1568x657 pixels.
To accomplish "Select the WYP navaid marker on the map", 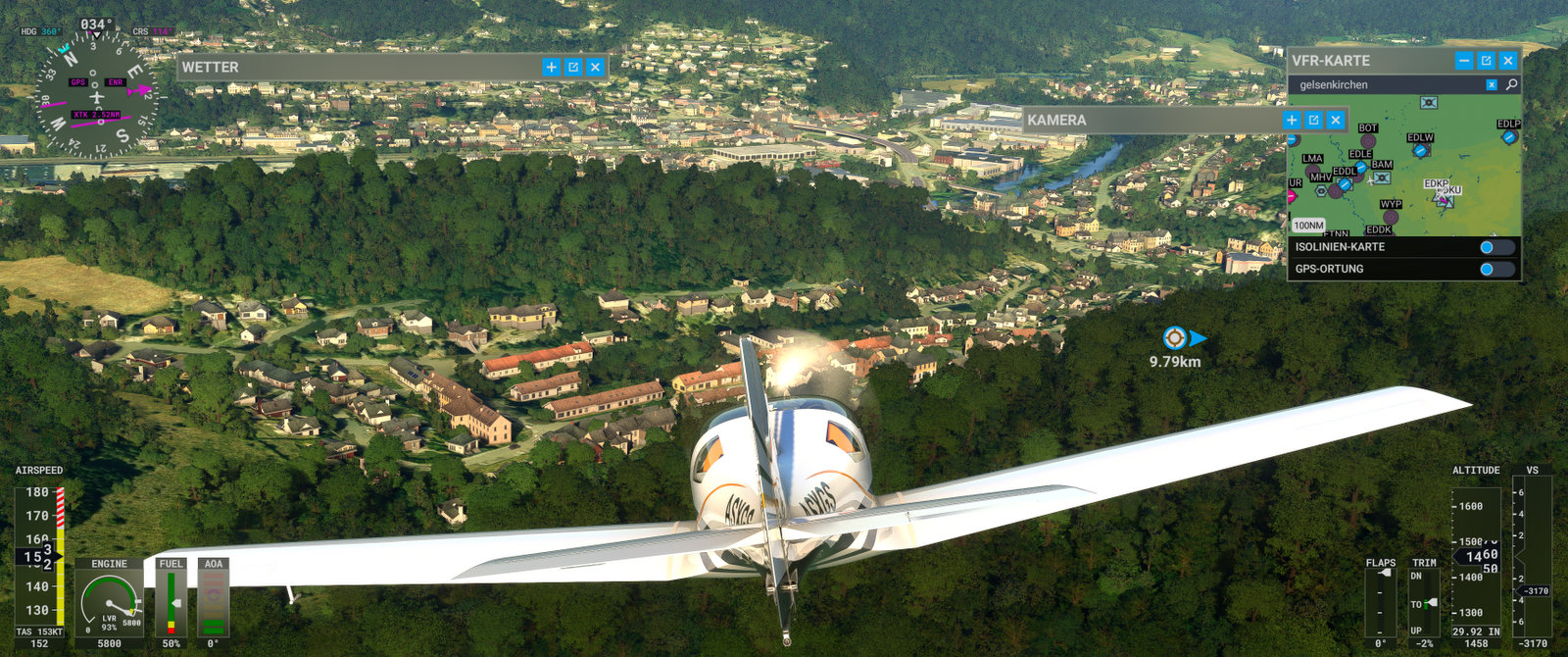I will pos(1391,217).
